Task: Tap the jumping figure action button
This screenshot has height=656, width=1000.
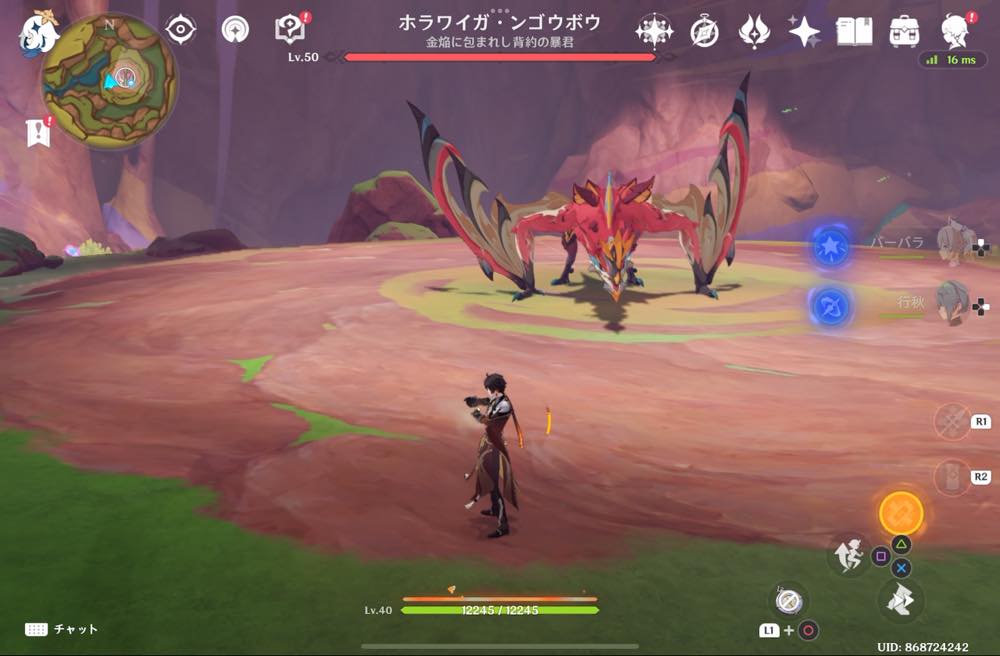Action: pyautogui.click(x=848, y=556)
